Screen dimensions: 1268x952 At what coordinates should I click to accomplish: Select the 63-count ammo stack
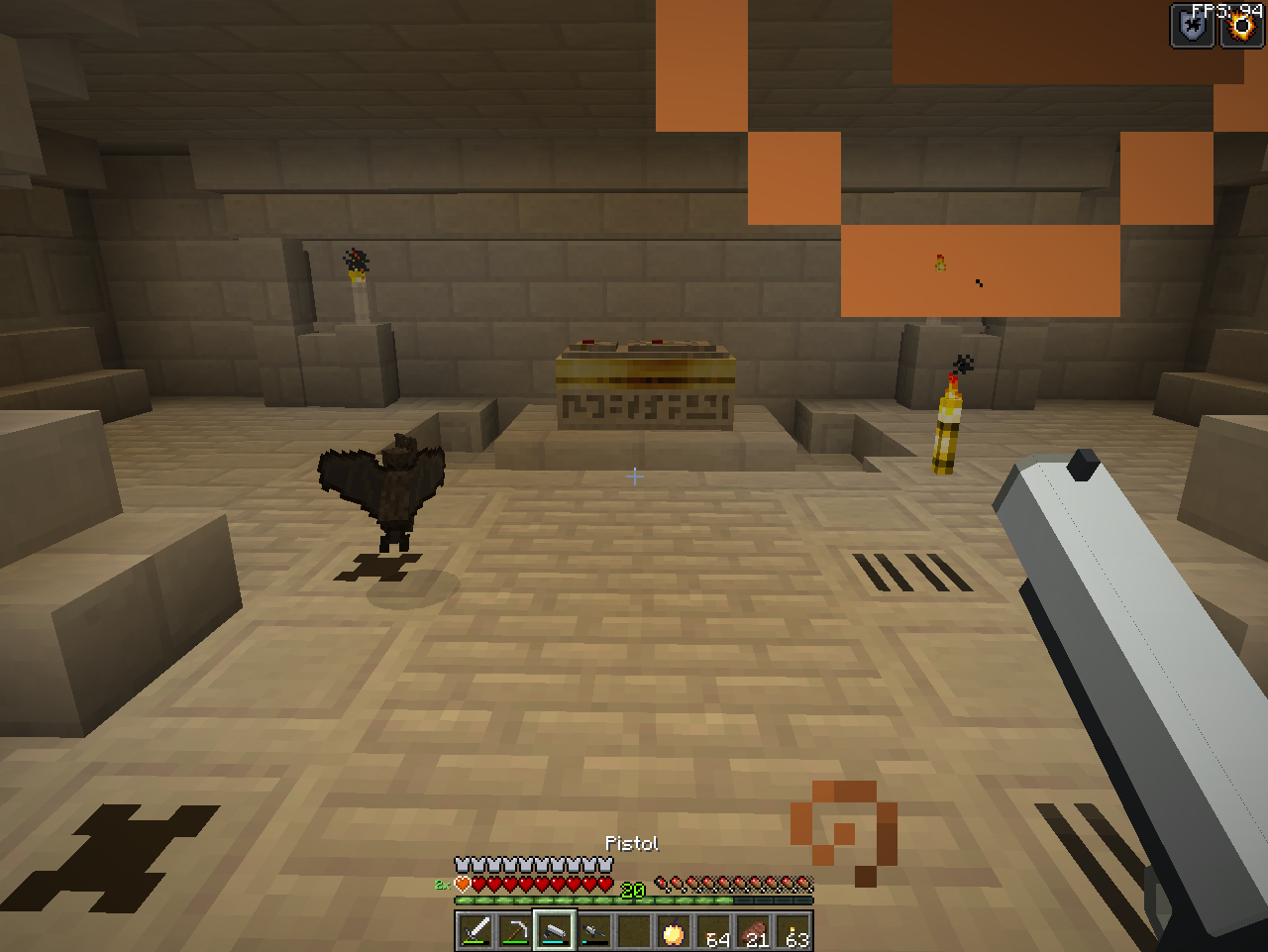coord(793,931)
